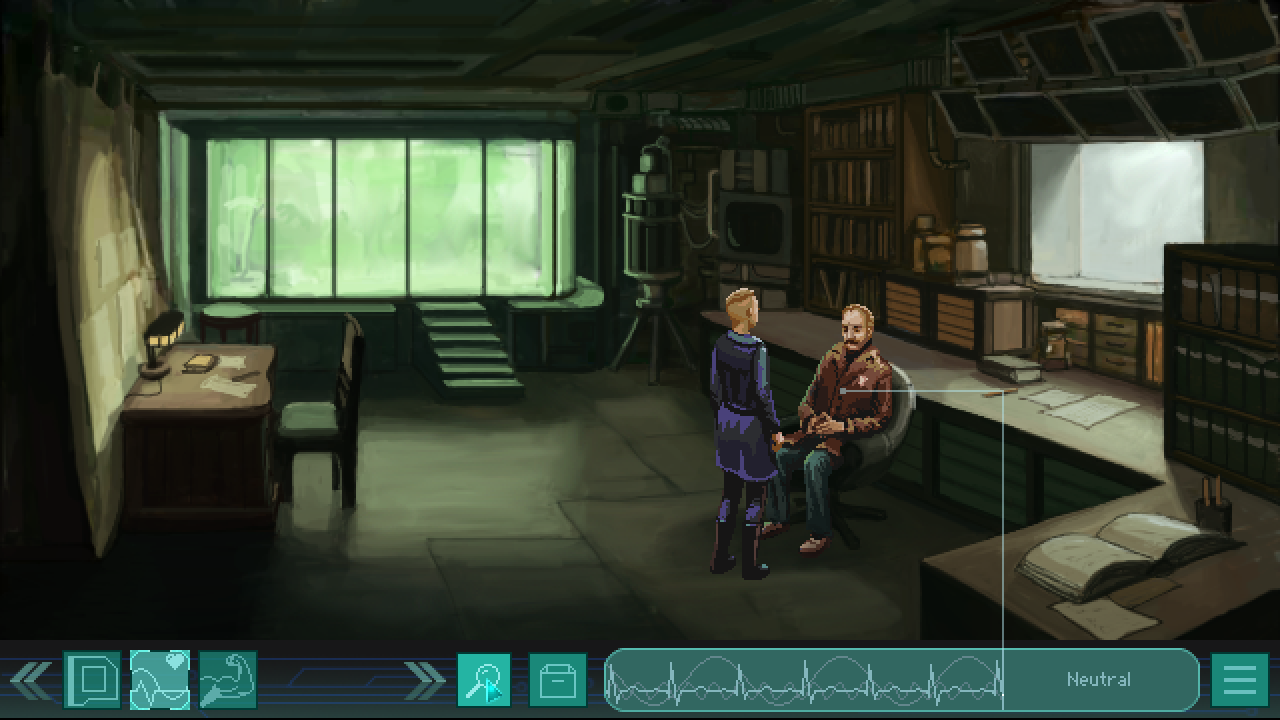Open the inventory box
The height and width of the screenshot is (720, 1280).
click(x=557, y=680)
